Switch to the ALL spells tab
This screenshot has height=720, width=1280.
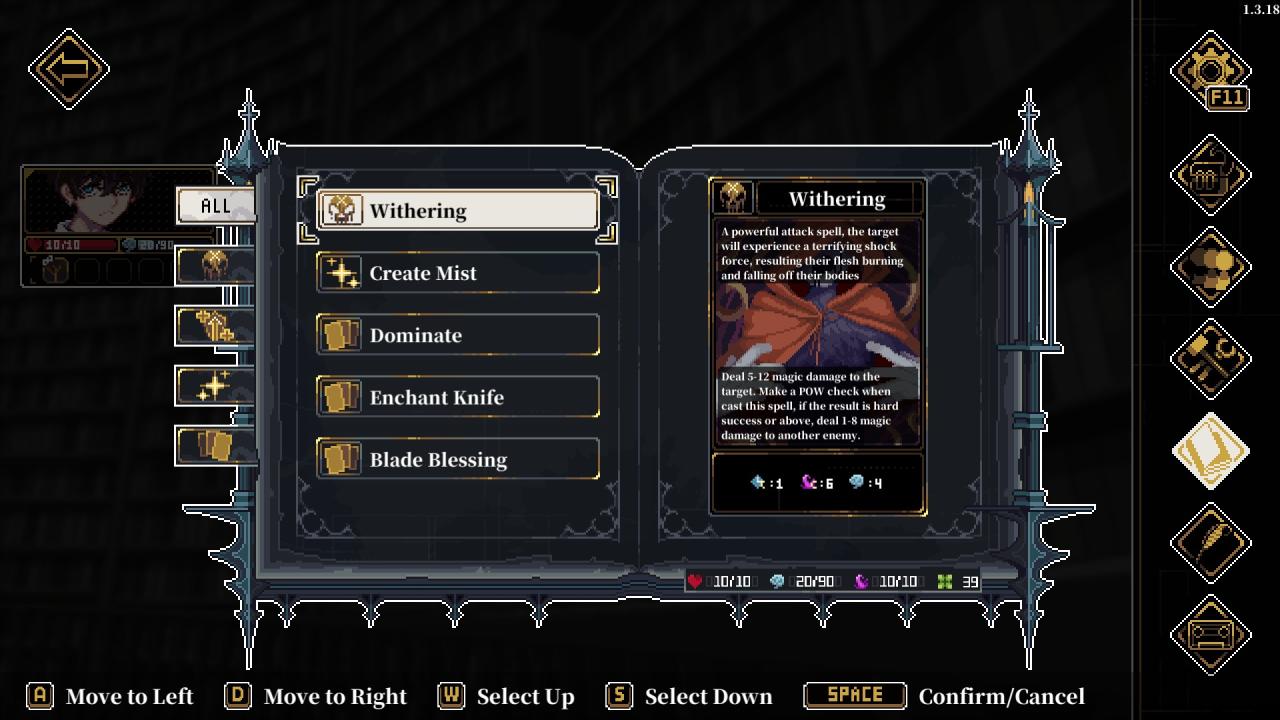(215, 206)
